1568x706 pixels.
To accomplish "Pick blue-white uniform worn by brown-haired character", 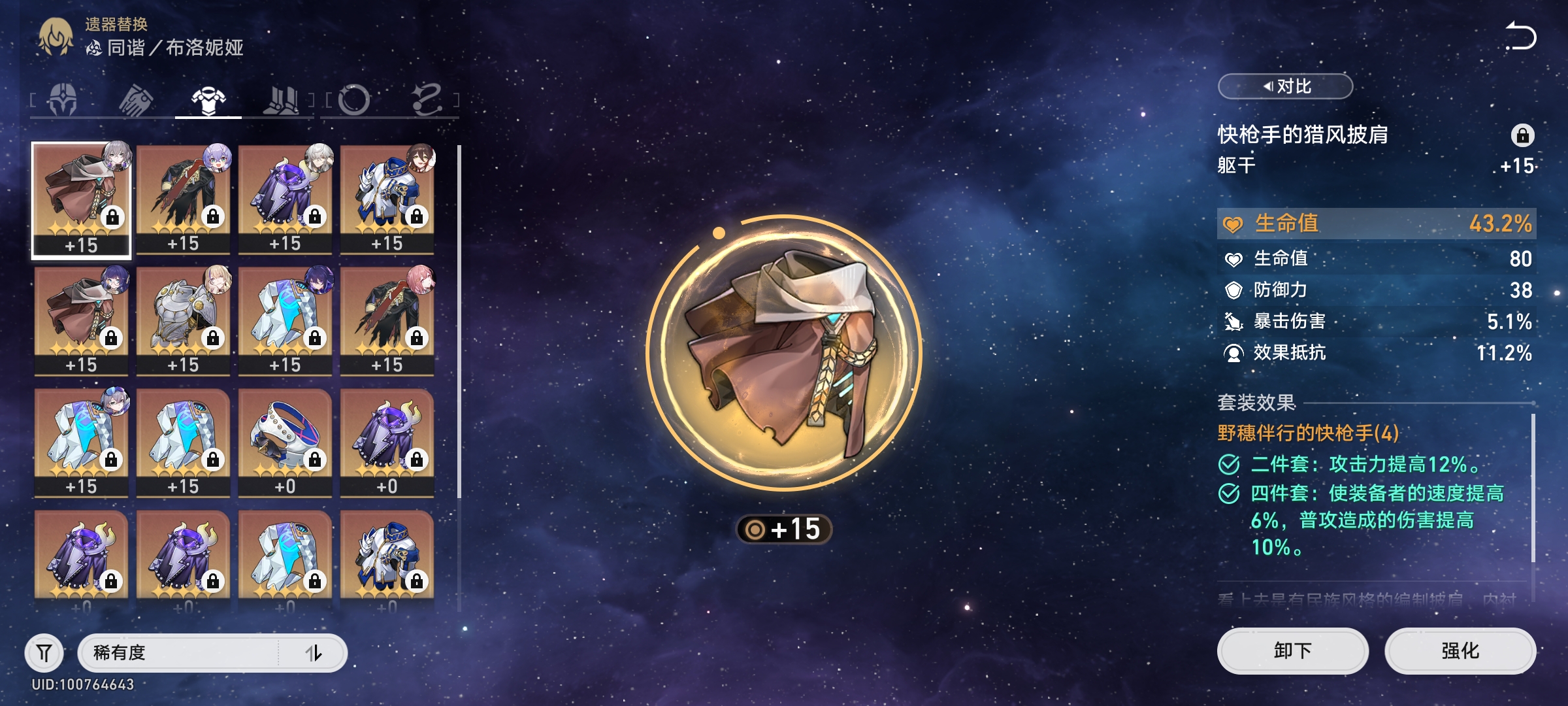I will click(x=387, y=199).
